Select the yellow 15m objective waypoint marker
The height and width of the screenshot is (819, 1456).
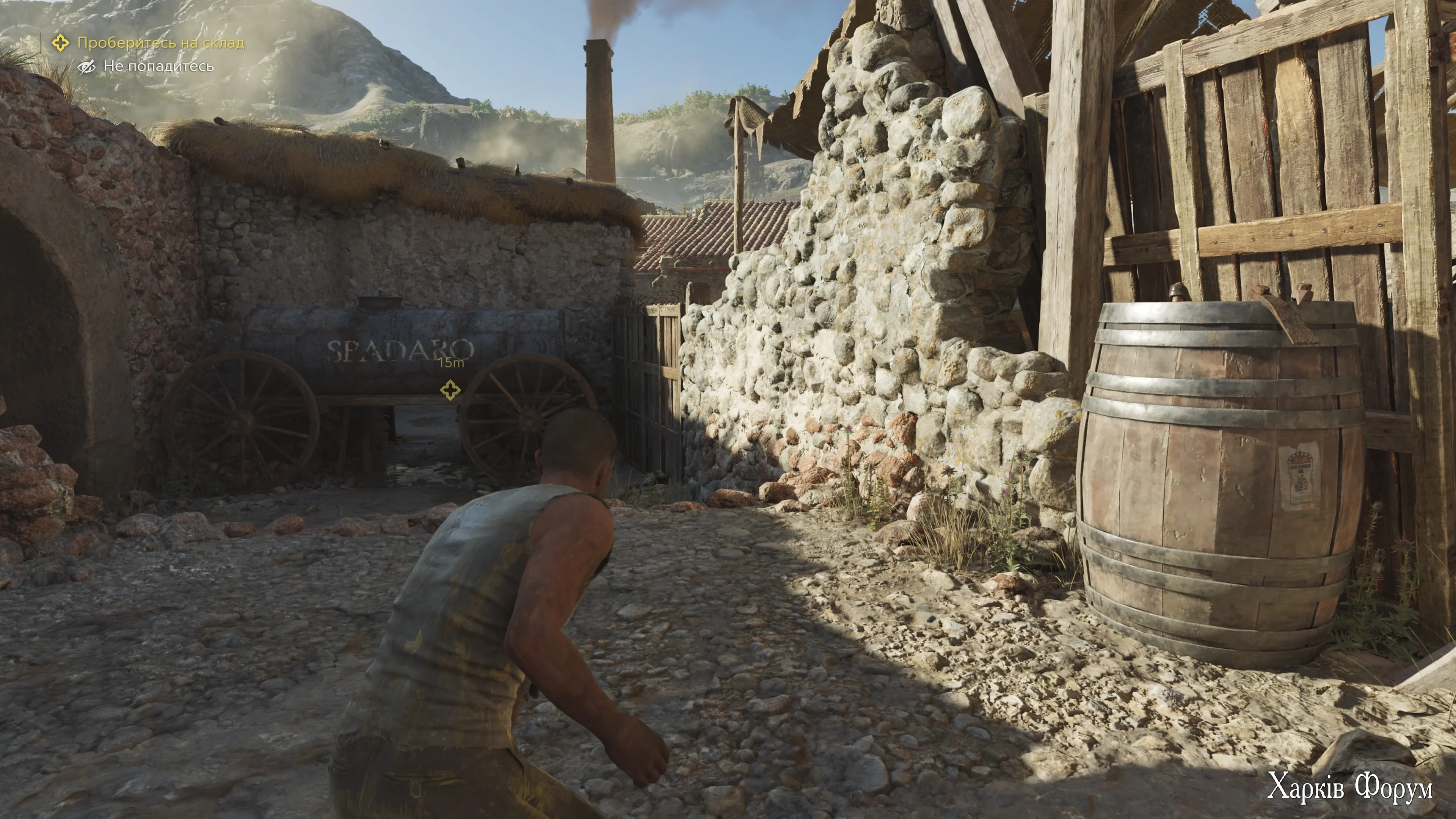click(x=450, y=389)
